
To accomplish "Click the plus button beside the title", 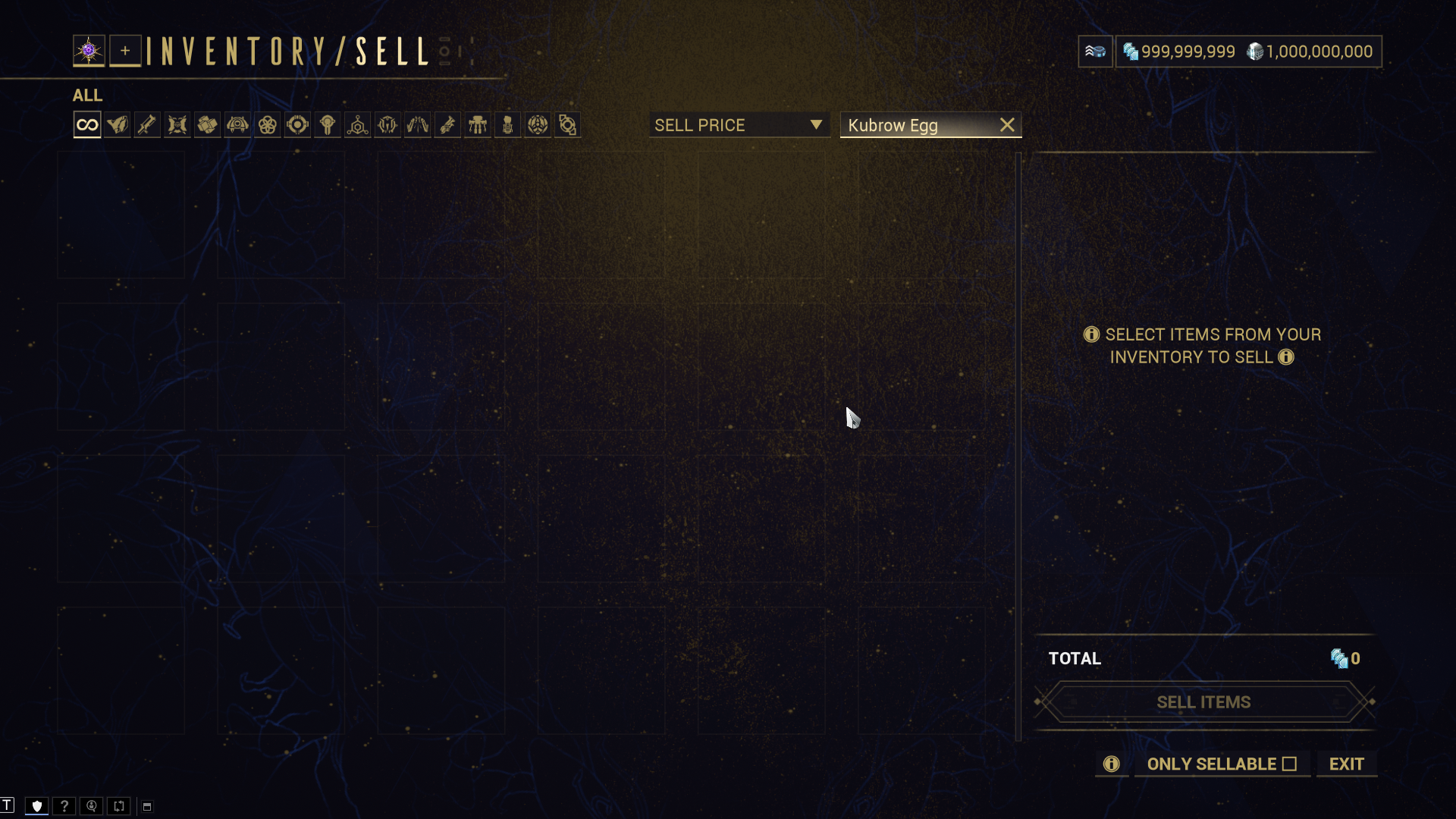I will (125, 51).
